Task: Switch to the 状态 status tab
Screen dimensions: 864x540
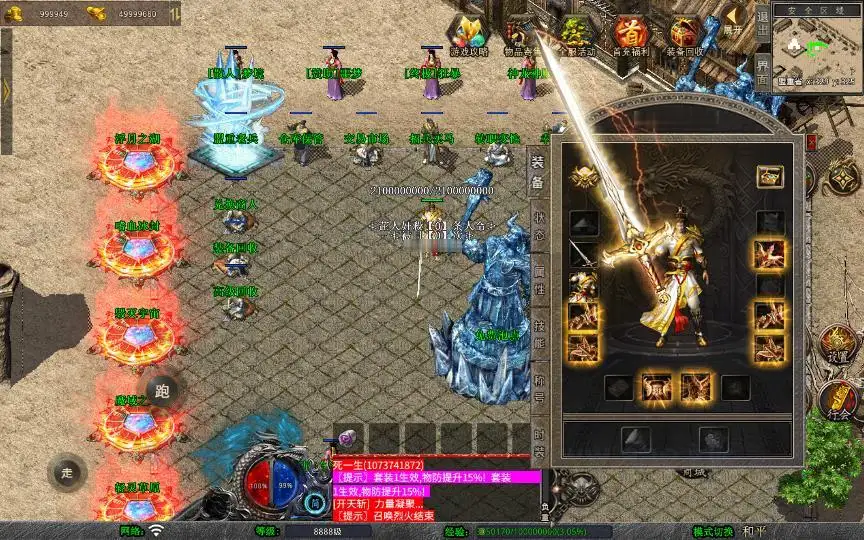Action: point(538,225)
